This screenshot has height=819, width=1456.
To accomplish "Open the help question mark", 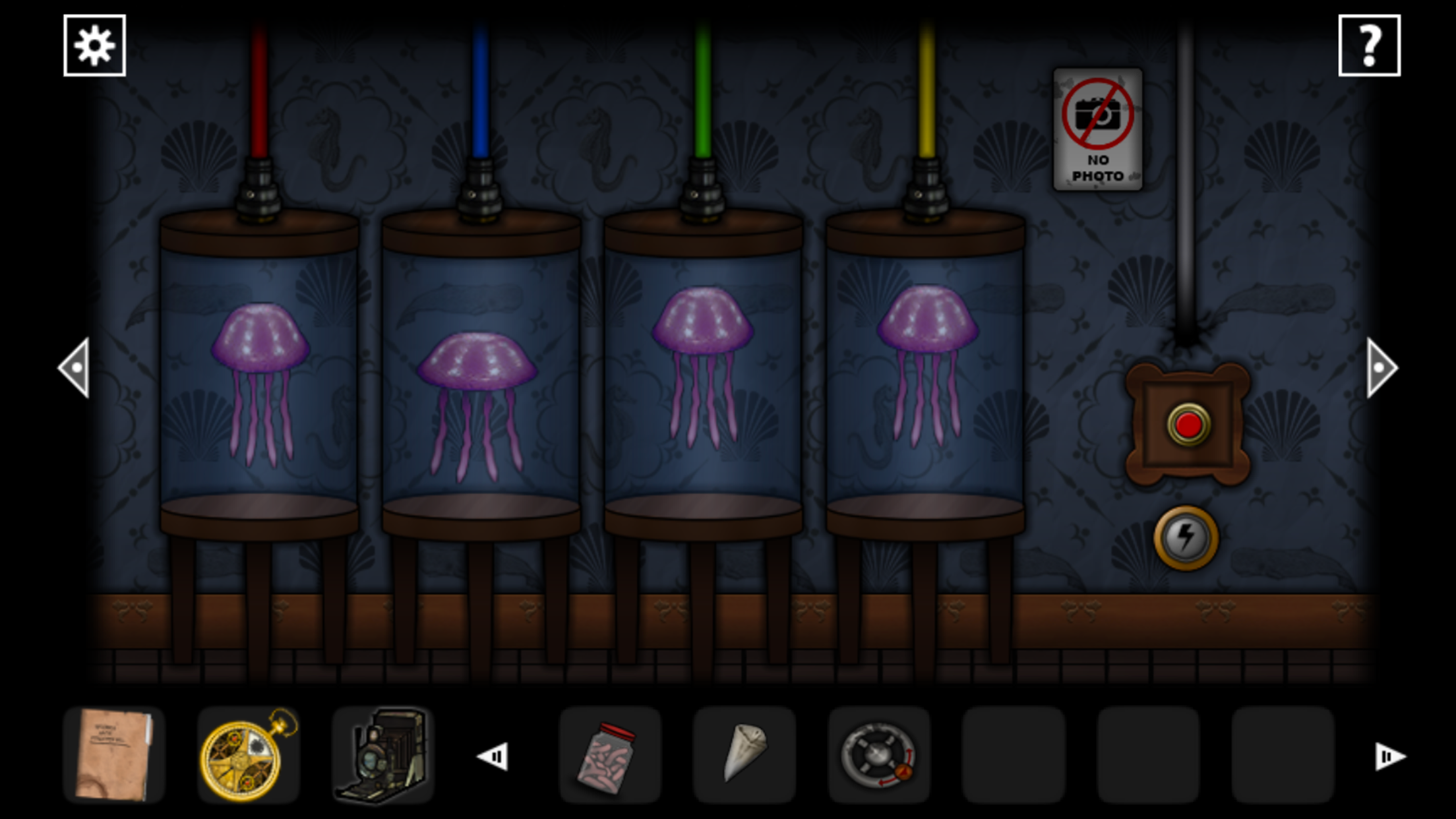I will [1370, 45].
